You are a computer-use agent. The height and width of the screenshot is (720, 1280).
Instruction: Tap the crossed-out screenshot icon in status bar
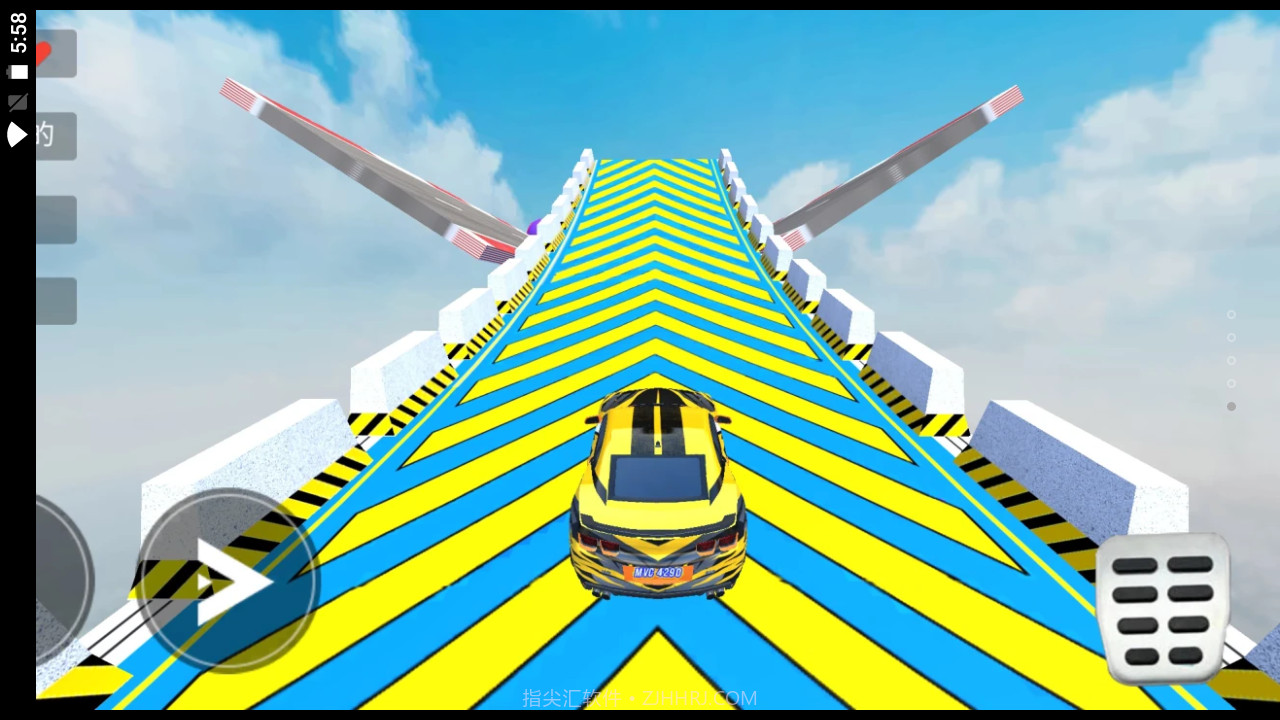tap(17, 100)
